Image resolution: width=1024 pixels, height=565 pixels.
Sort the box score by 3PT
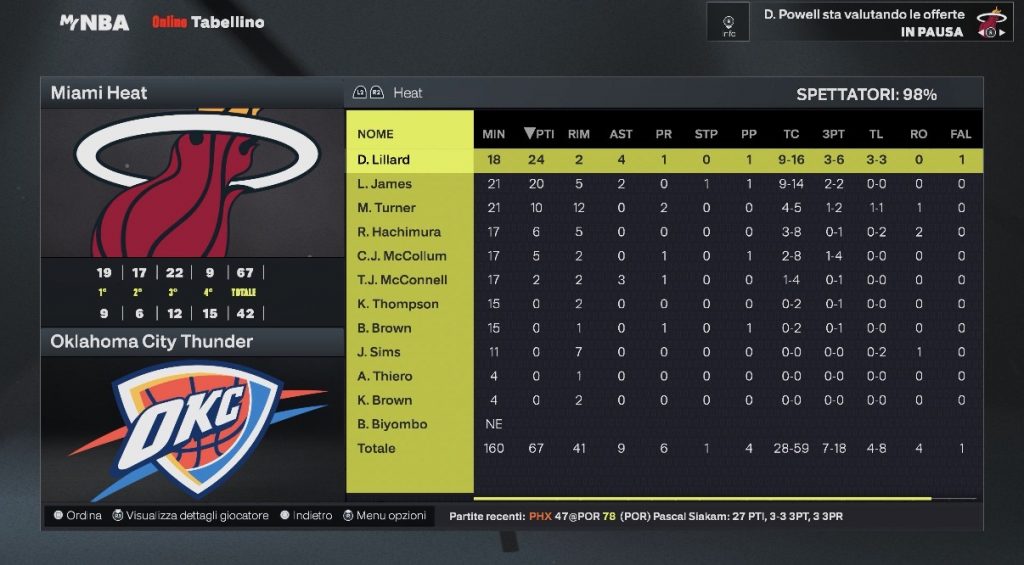[832, 134]
